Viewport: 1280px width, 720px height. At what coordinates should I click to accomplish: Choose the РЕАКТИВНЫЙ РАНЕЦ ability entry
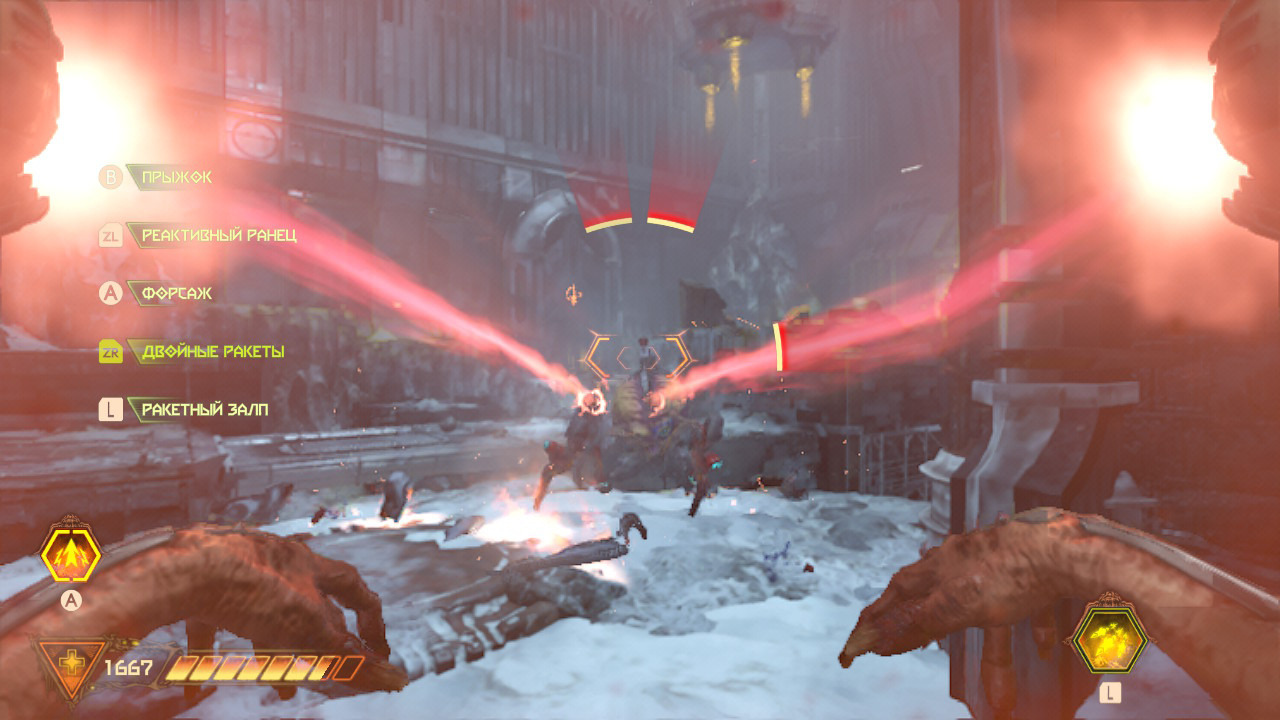218,236
